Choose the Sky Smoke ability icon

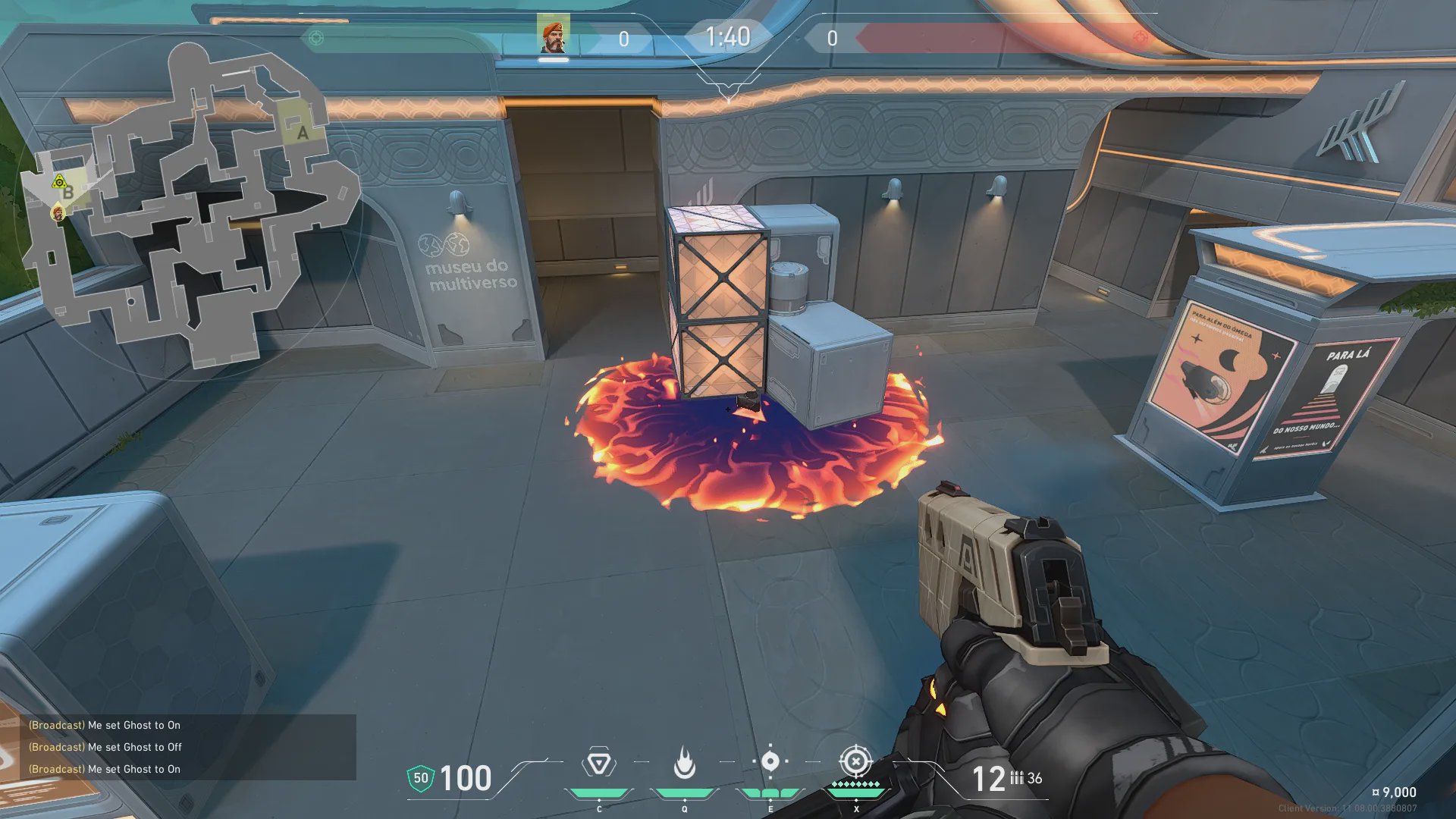pyautogui.click(x=770, y=761)
